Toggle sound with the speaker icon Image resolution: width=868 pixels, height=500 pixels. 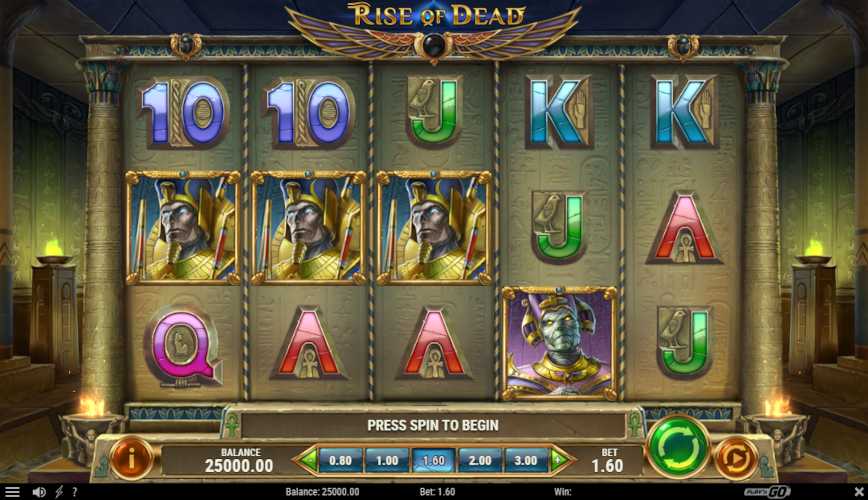39,492
